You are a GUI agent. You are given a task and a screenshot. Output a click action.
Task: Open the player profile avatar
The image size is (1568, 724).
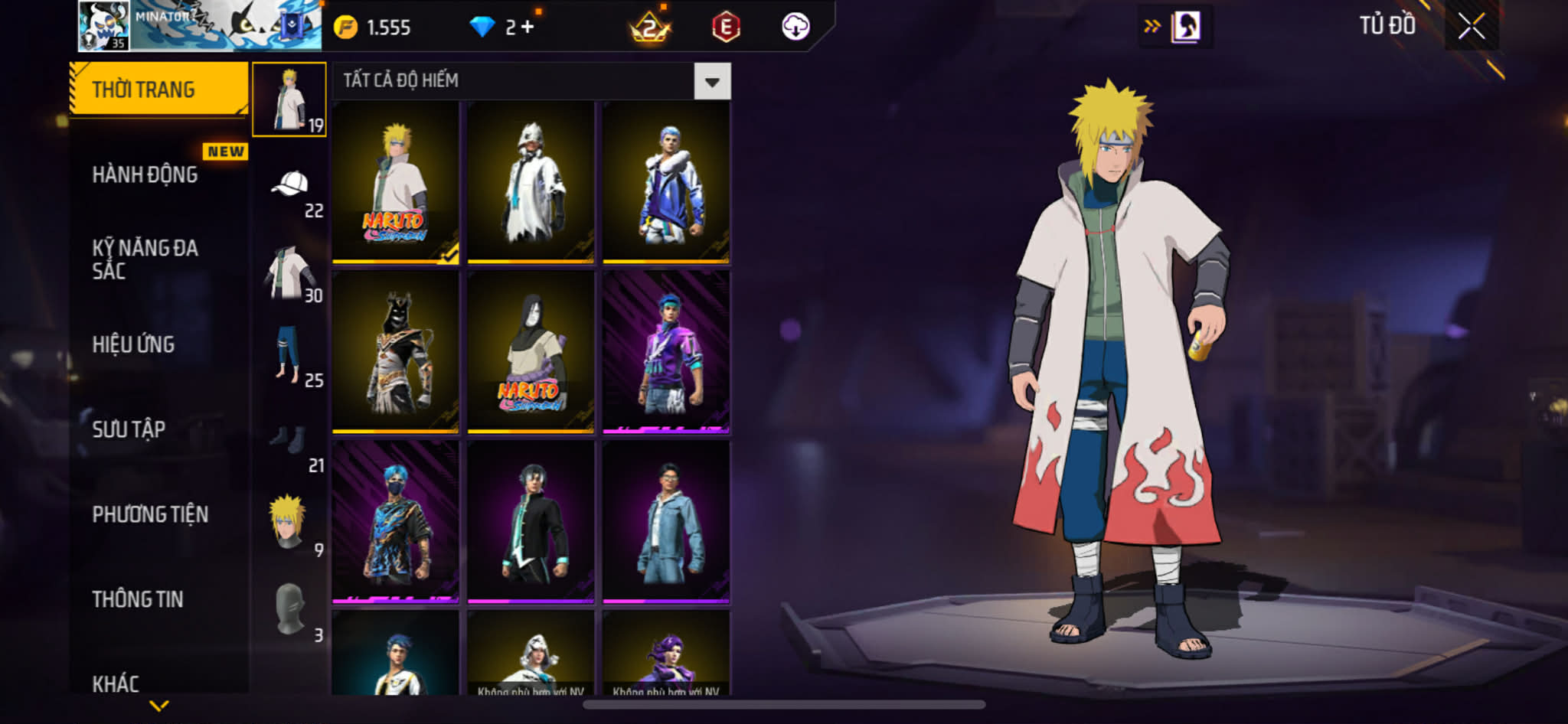(103, 26)
